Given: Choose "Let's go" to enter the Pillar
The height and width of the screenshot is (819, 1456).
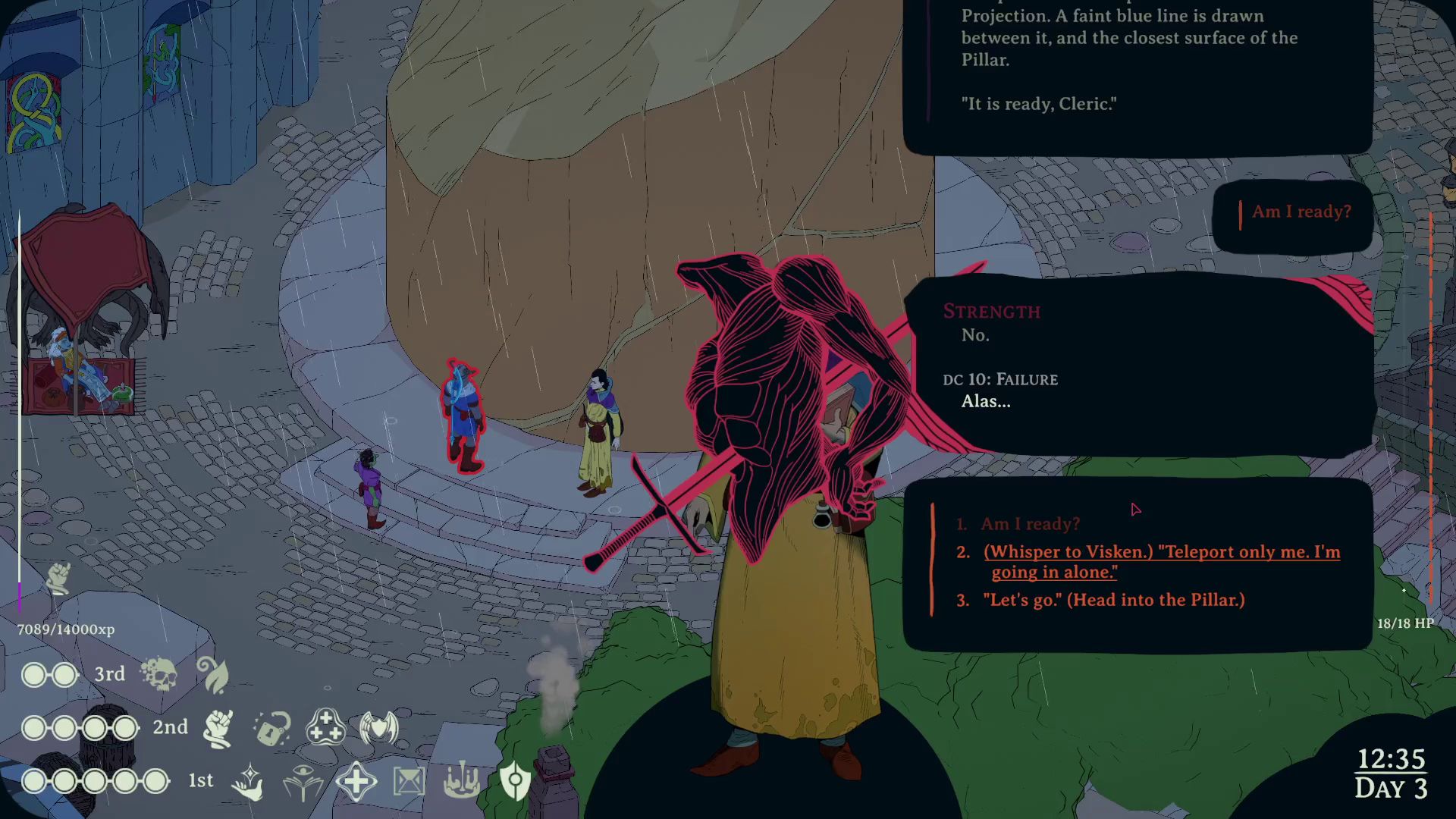Looking at the screenshot, I should [1113, 600].
